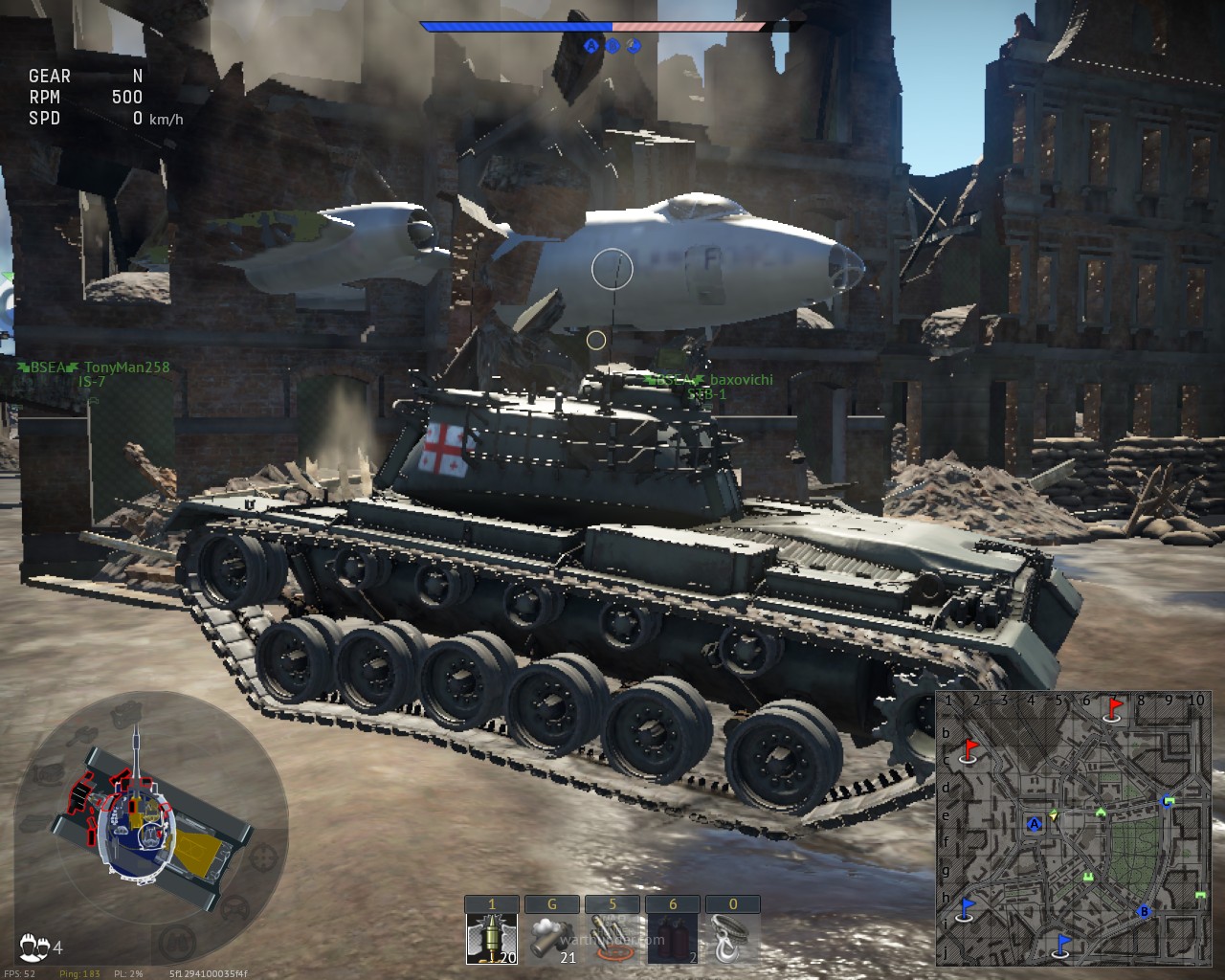Call the artillery strike in slot 5

[x=612, y=938]
